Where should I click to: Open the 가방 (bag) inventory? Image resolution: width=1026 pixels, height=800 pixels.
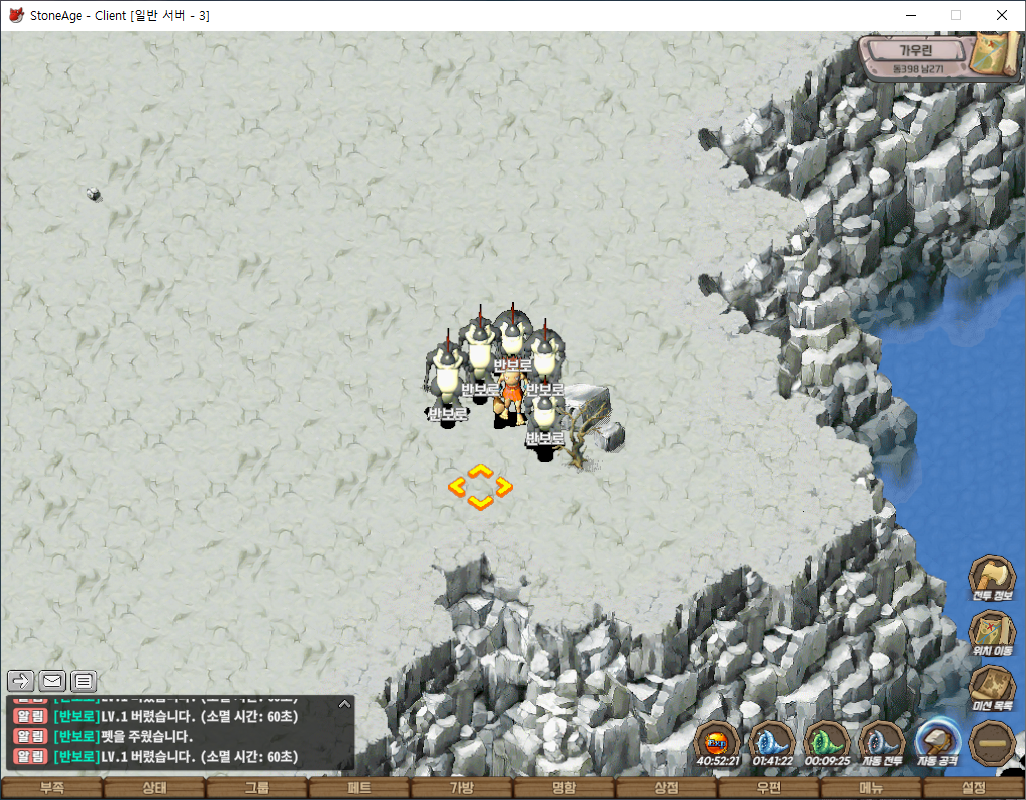pyautogui.click(x=462, y=788)
